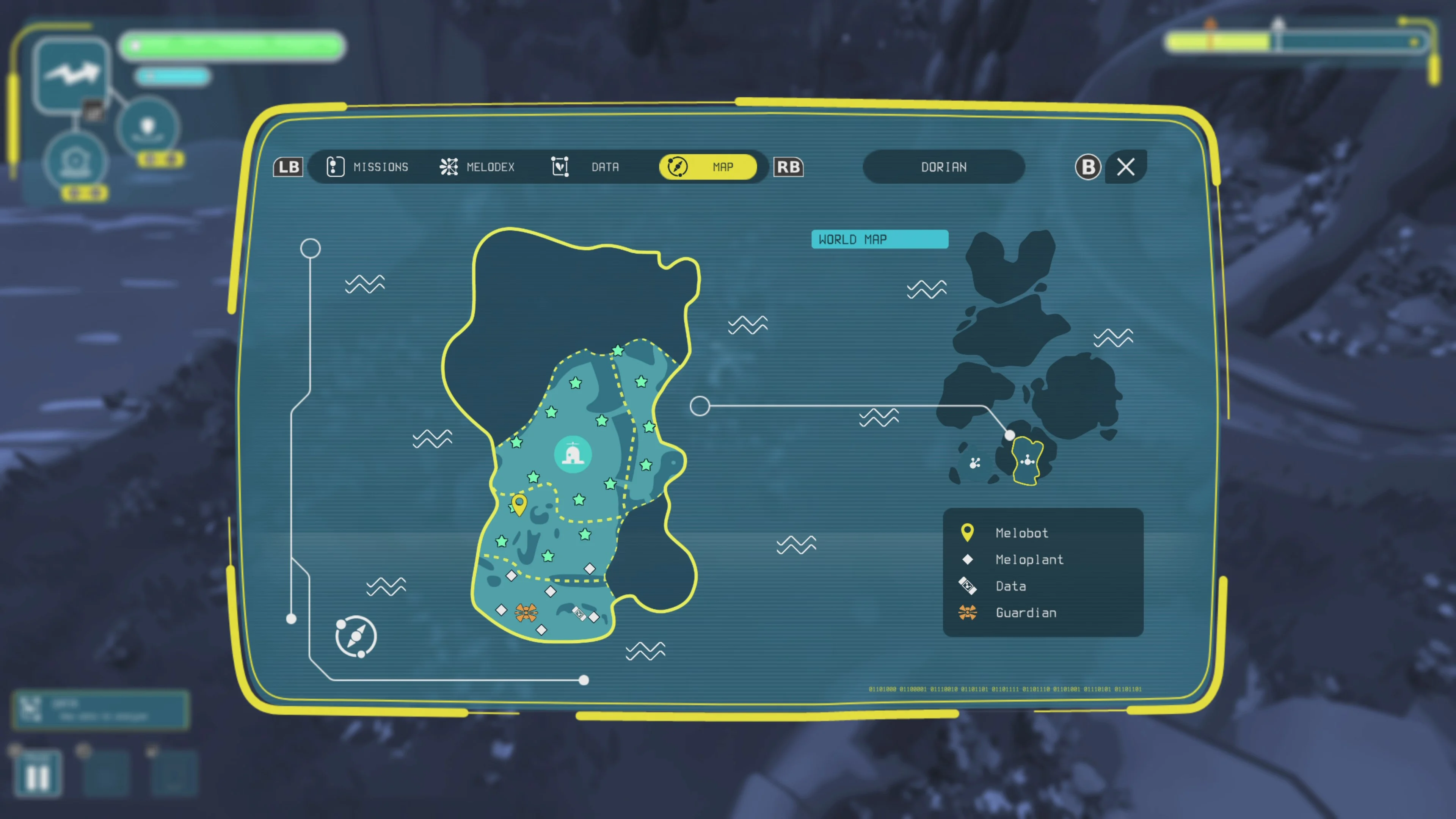Click the compass icon on the map

coord(356,637)
